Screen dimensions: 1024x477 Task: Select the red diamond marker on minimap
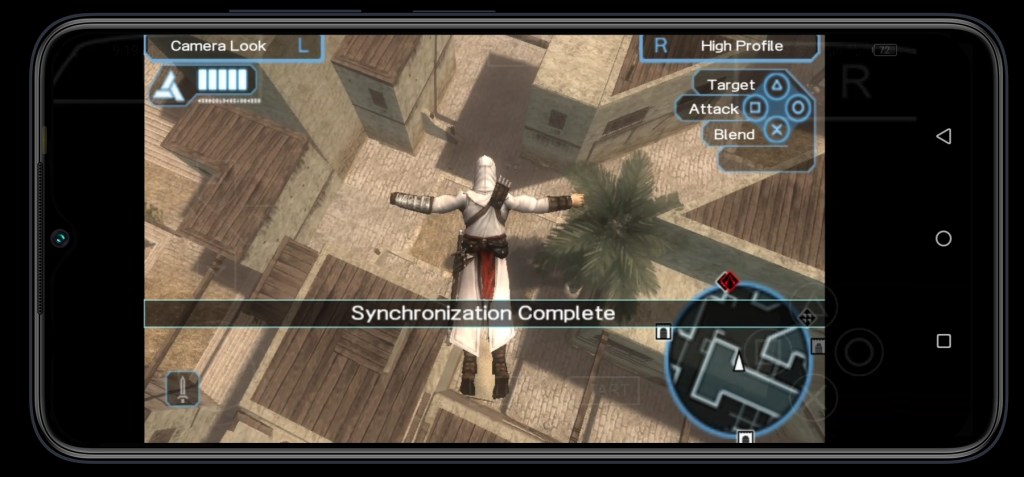point(728,282)
